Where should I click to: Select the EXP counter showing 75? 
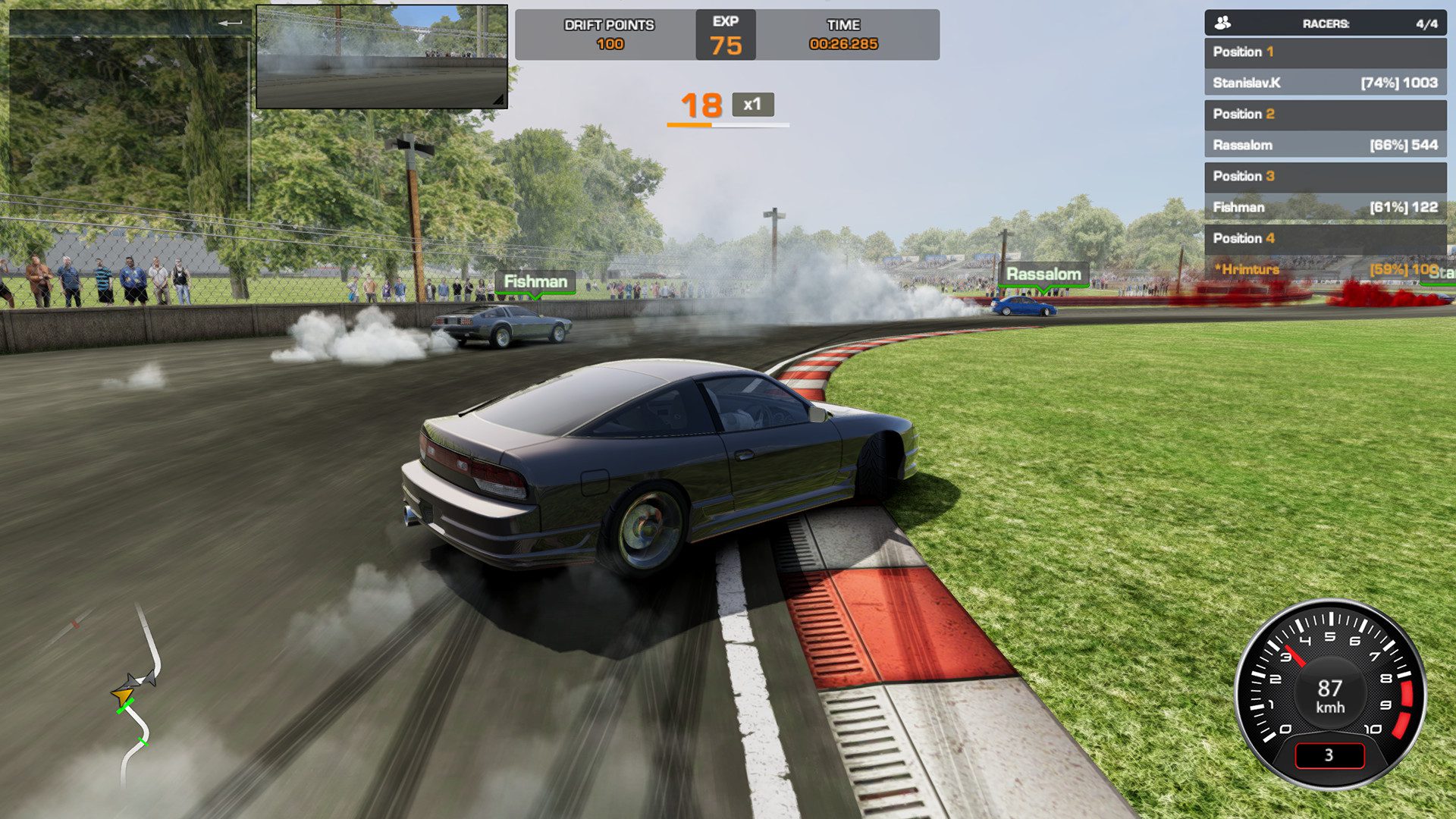[725, 34]
